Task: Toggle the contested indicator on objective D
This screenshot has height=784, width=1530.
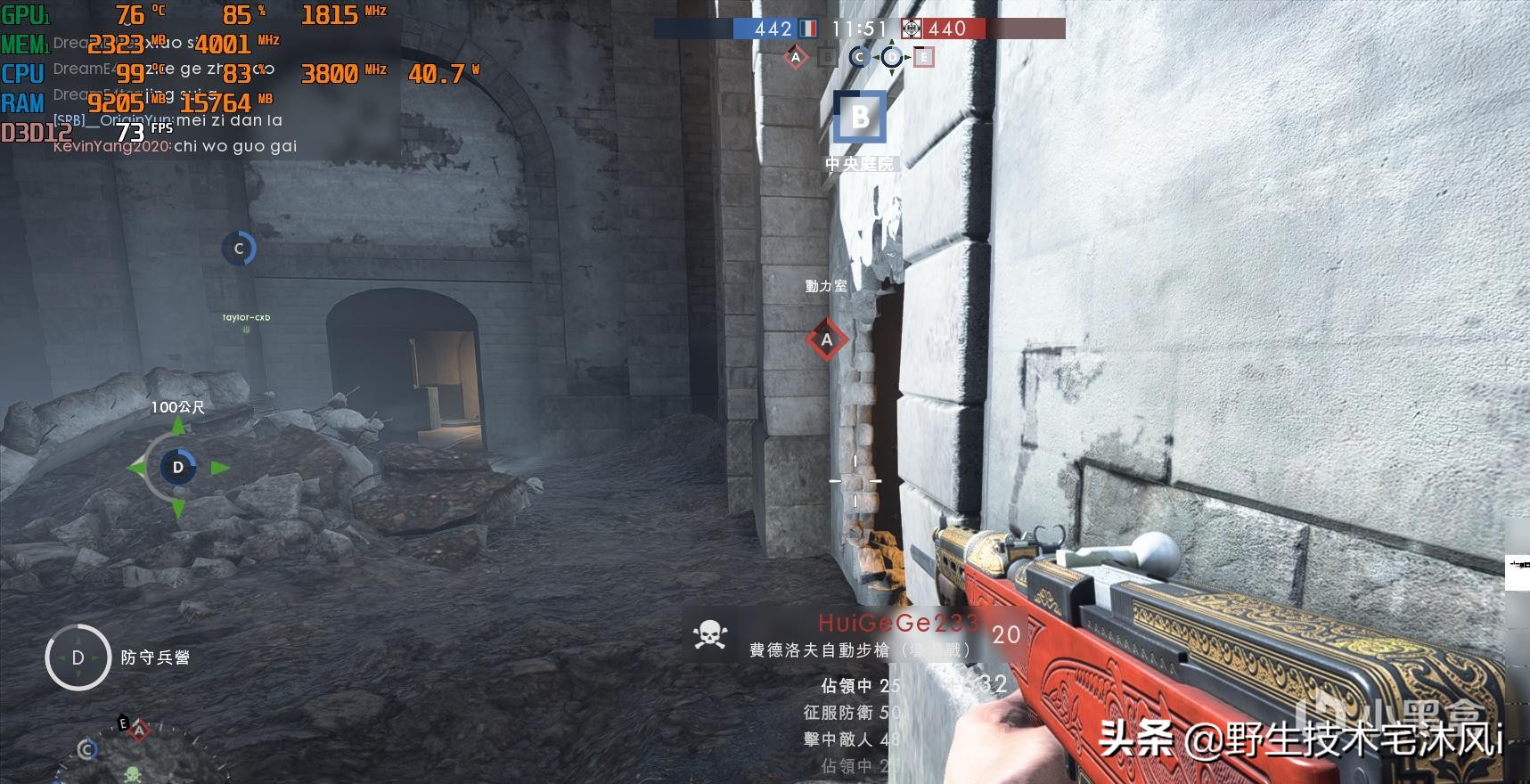Action: point(892,56)
